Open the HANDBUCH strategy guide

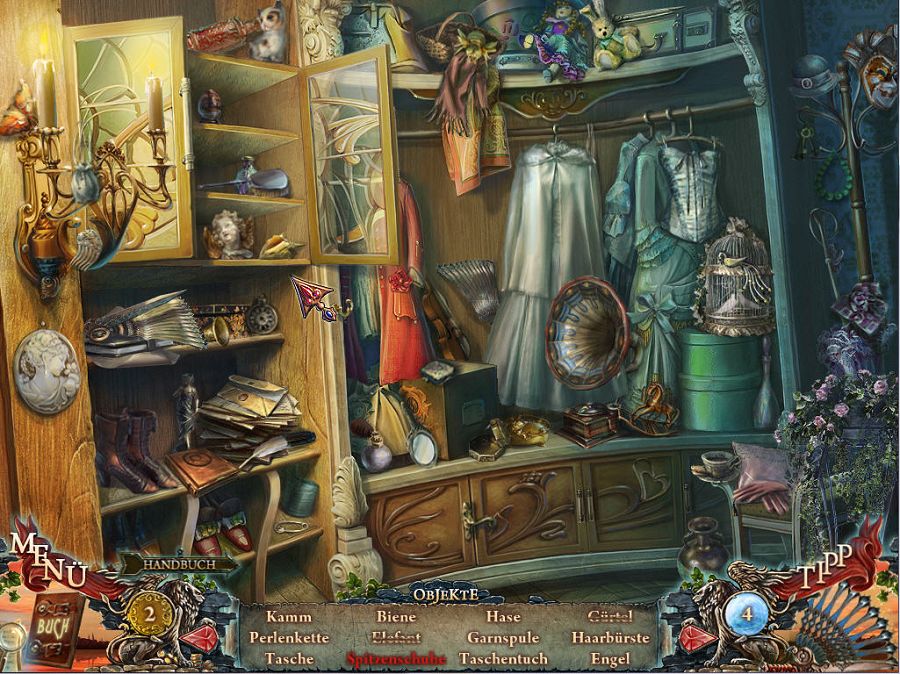(x=180, y=564)
